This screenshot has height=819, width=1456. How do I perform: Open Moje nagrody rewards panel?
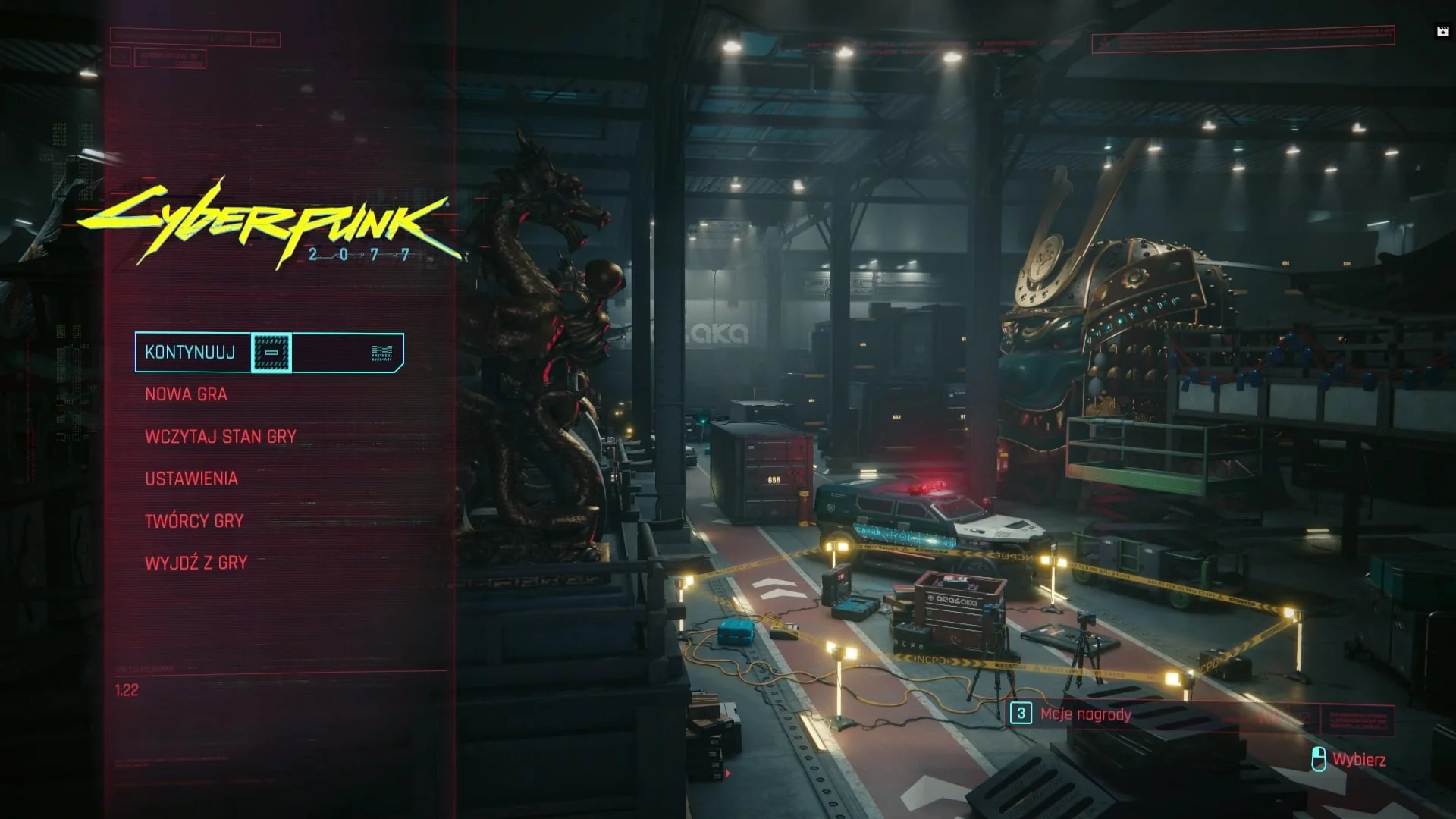pyautogui.click(x=1084, y=714)
